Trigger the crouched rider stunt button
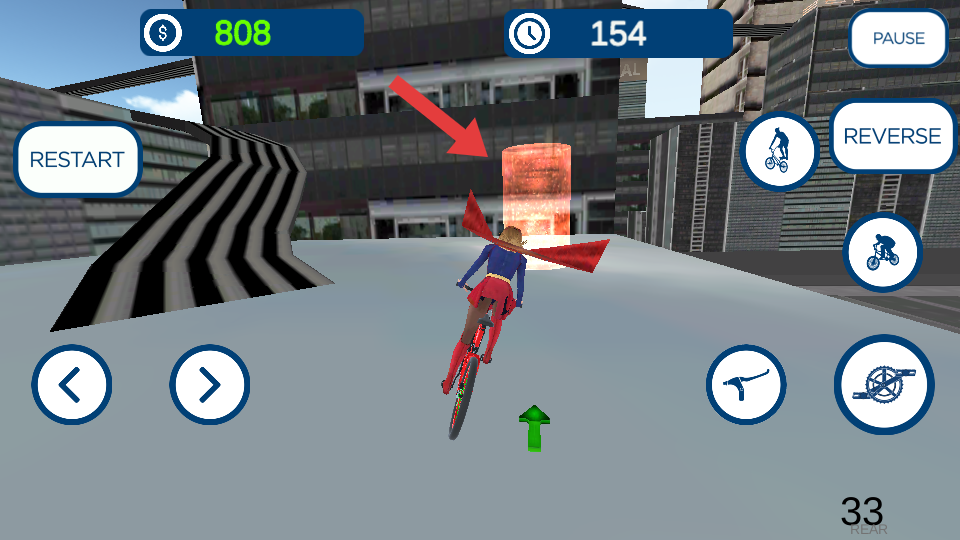This screenshot has width=960, height=540. coord(881,252)
